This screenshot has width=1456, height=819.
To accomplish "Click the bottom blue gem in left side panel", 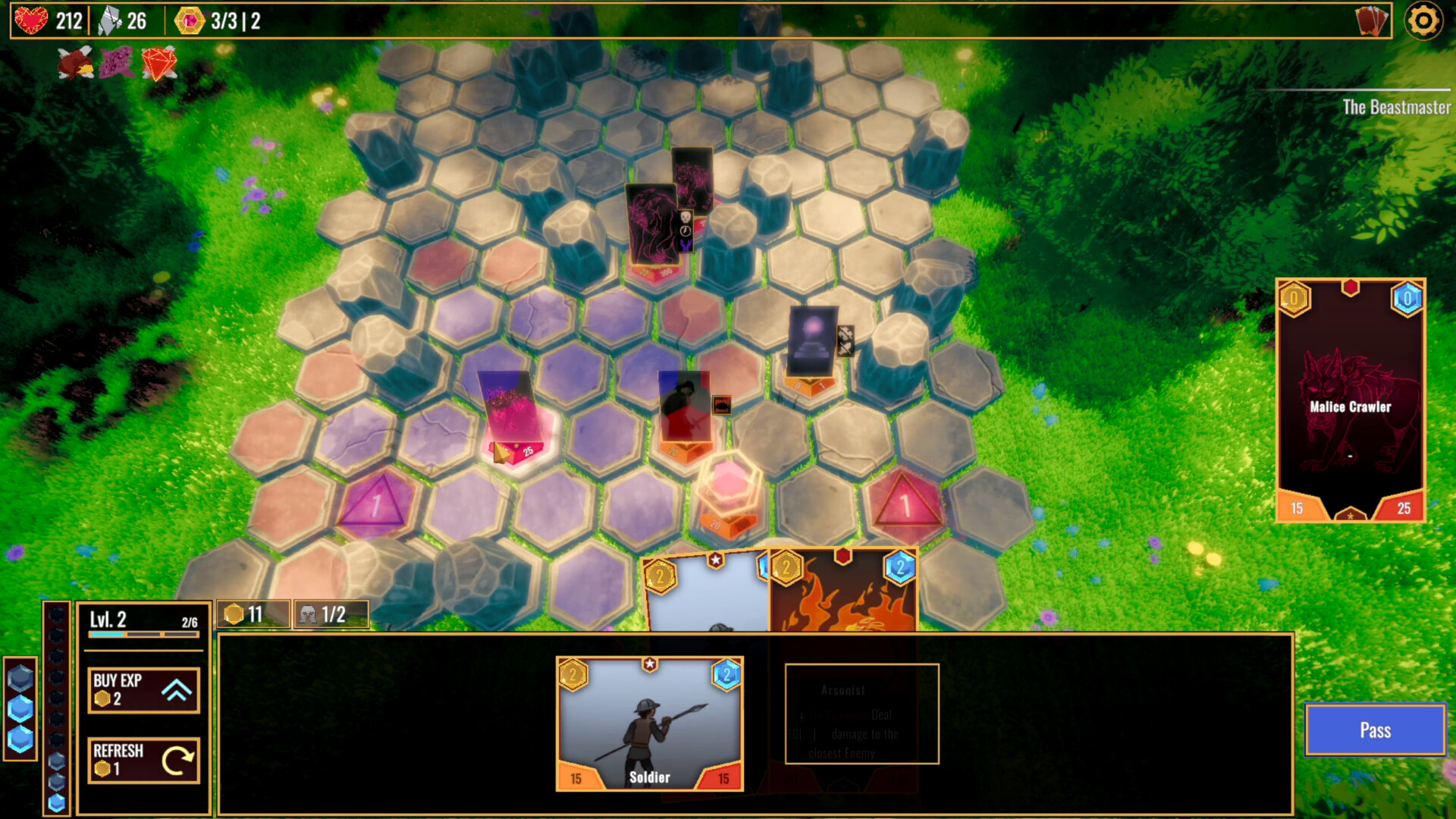I will pyautogui.click(x=21, y=739).
